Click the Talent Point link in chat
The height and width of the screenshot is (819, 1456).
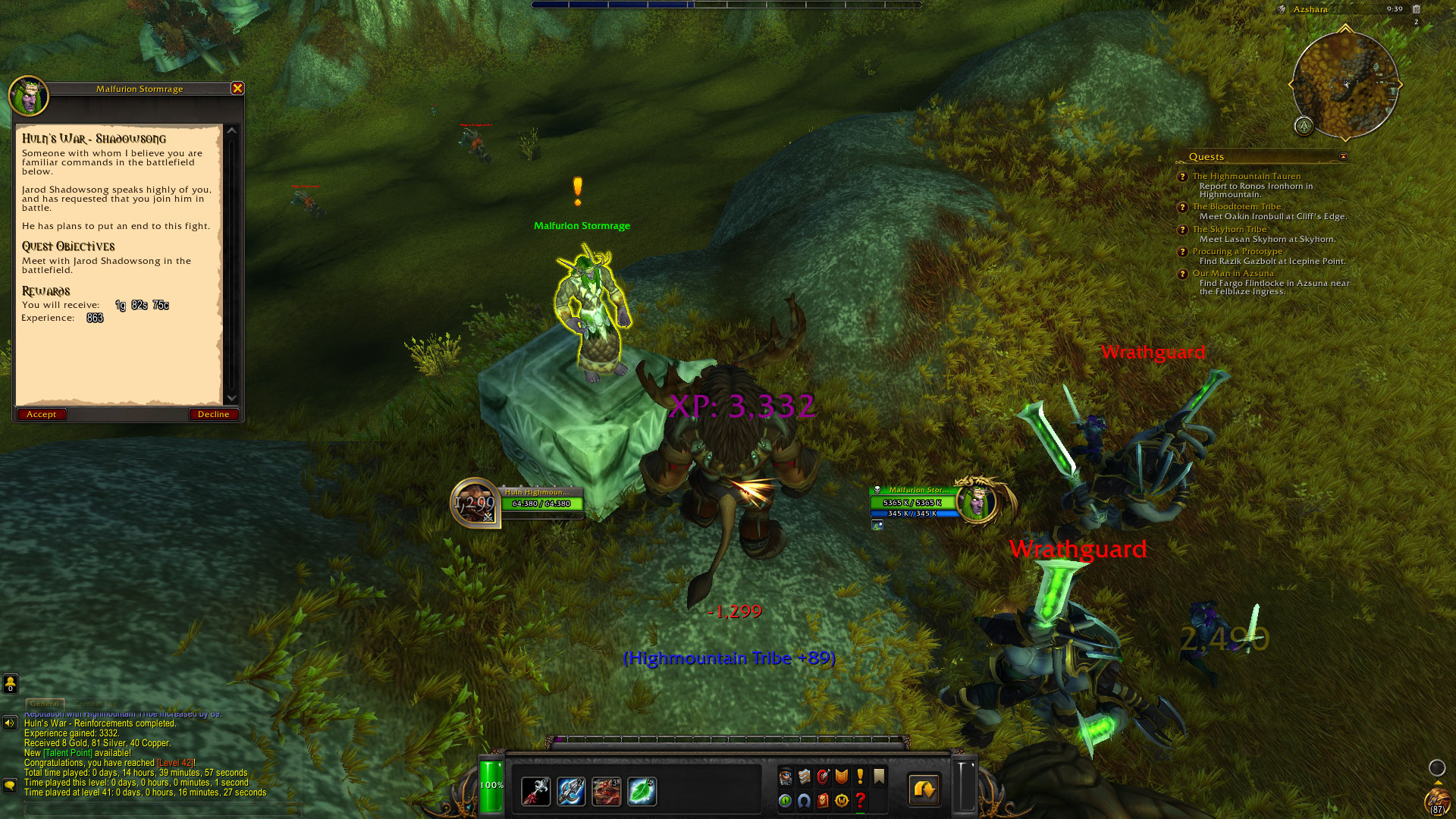pyautogui.click(x=68, y=753)
